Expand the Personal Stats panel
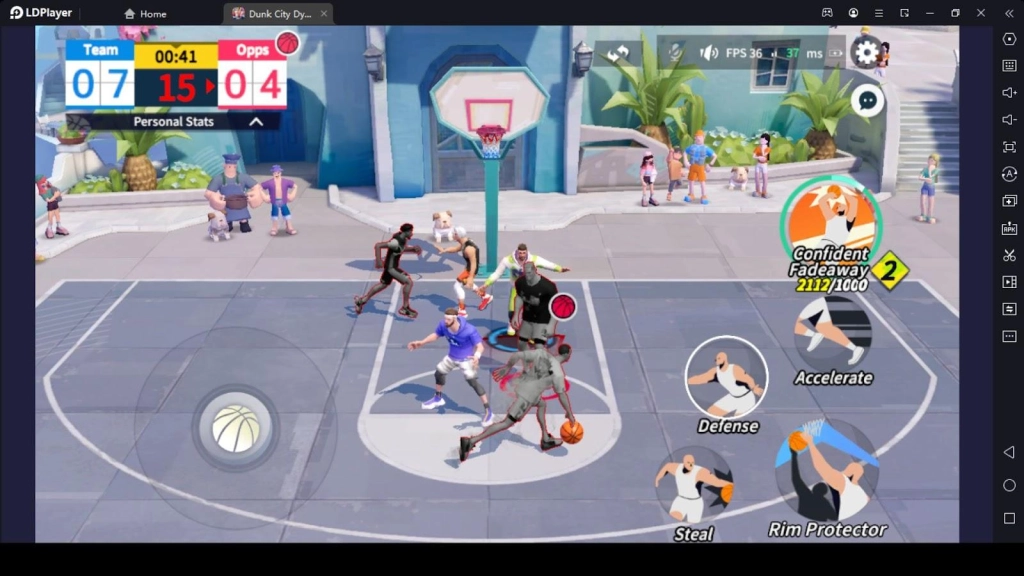This screenshot has height=576, width=1024. point(256,121)
